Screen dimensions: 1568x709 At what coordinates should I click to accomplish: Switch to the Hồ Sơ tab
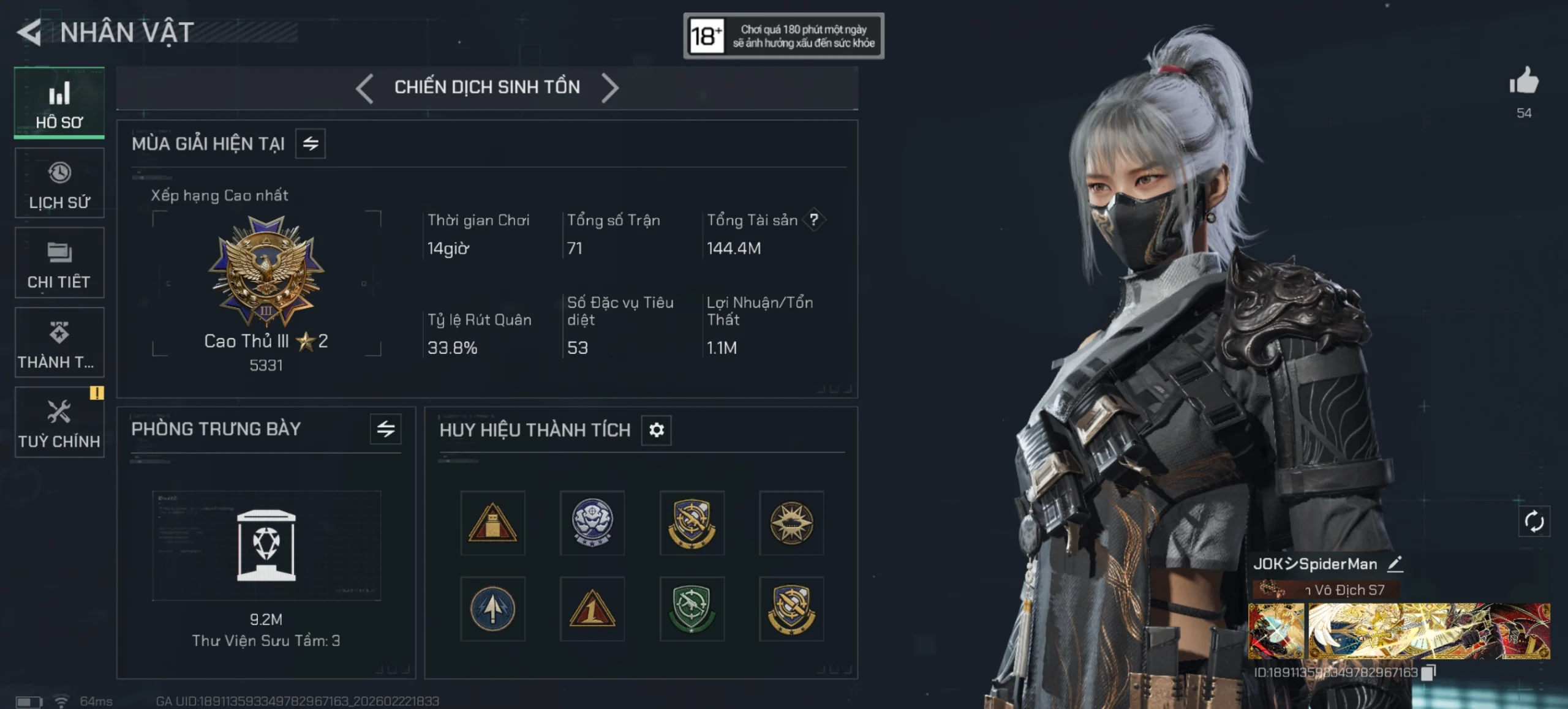tap(59, 103)
